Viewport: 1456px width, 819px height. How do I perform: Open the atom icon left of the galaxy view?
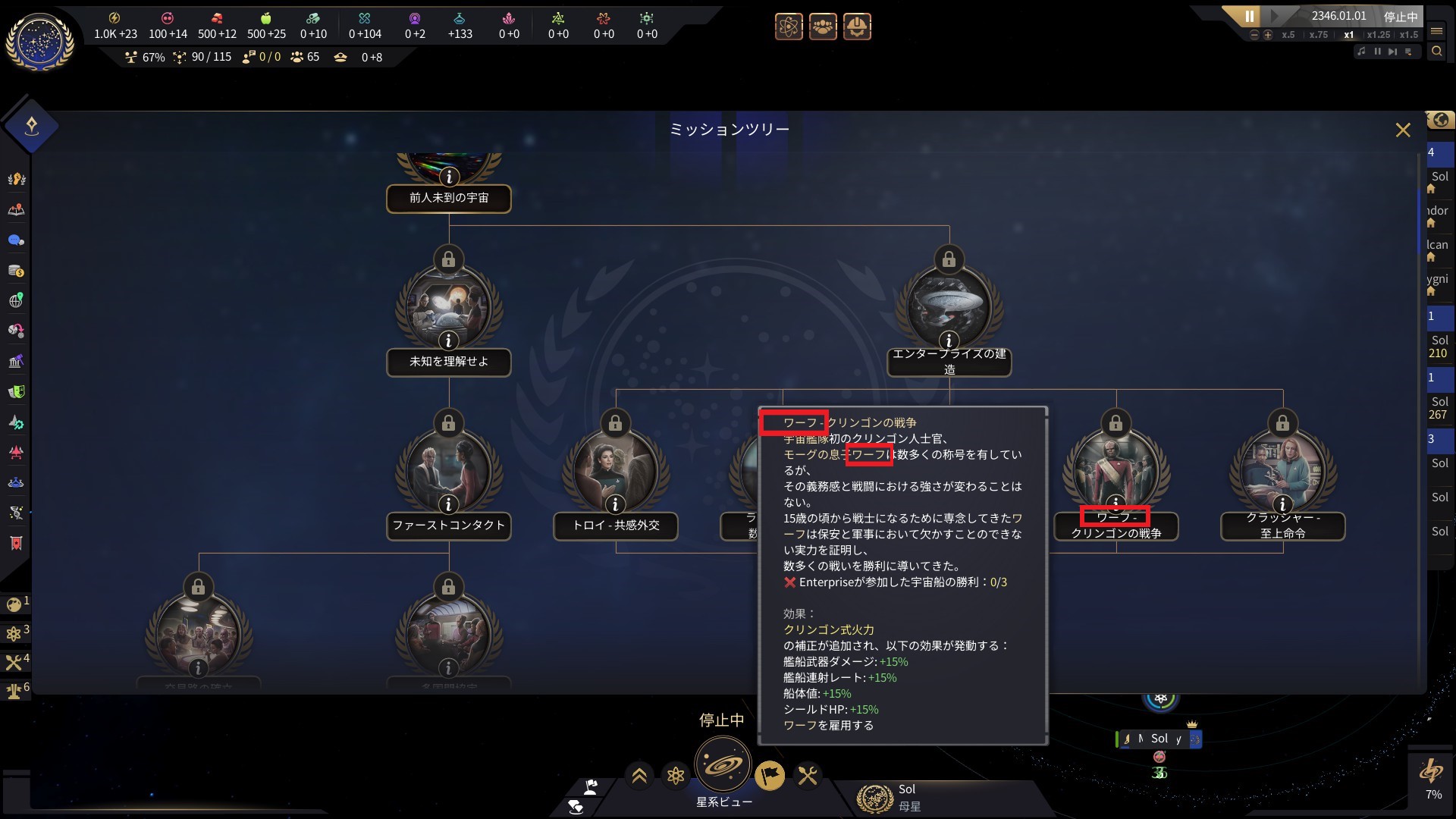(x=676, y=777)
